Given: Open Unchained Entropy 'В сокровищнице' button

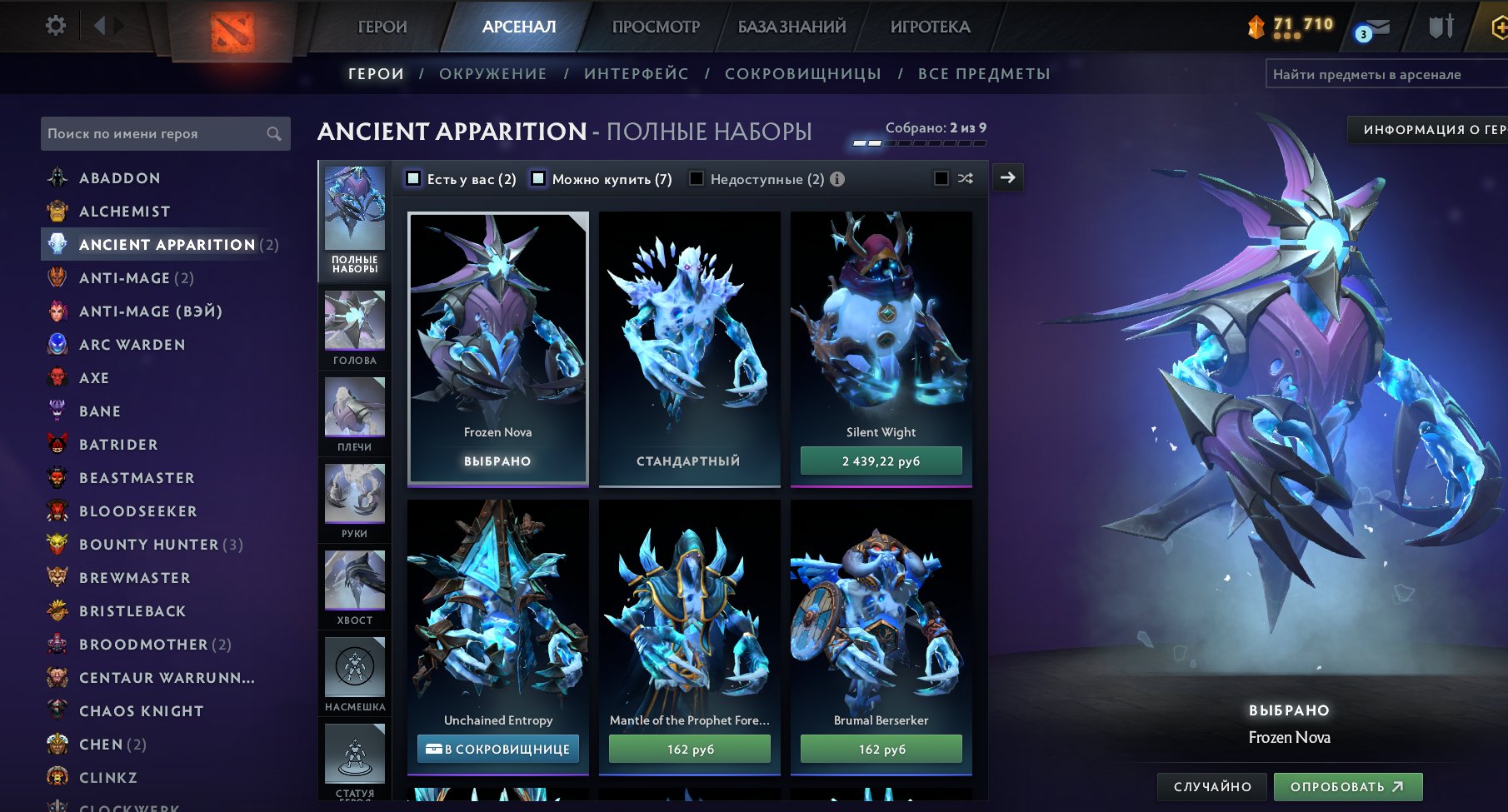Looking at the screenshot, I should 497,749.
